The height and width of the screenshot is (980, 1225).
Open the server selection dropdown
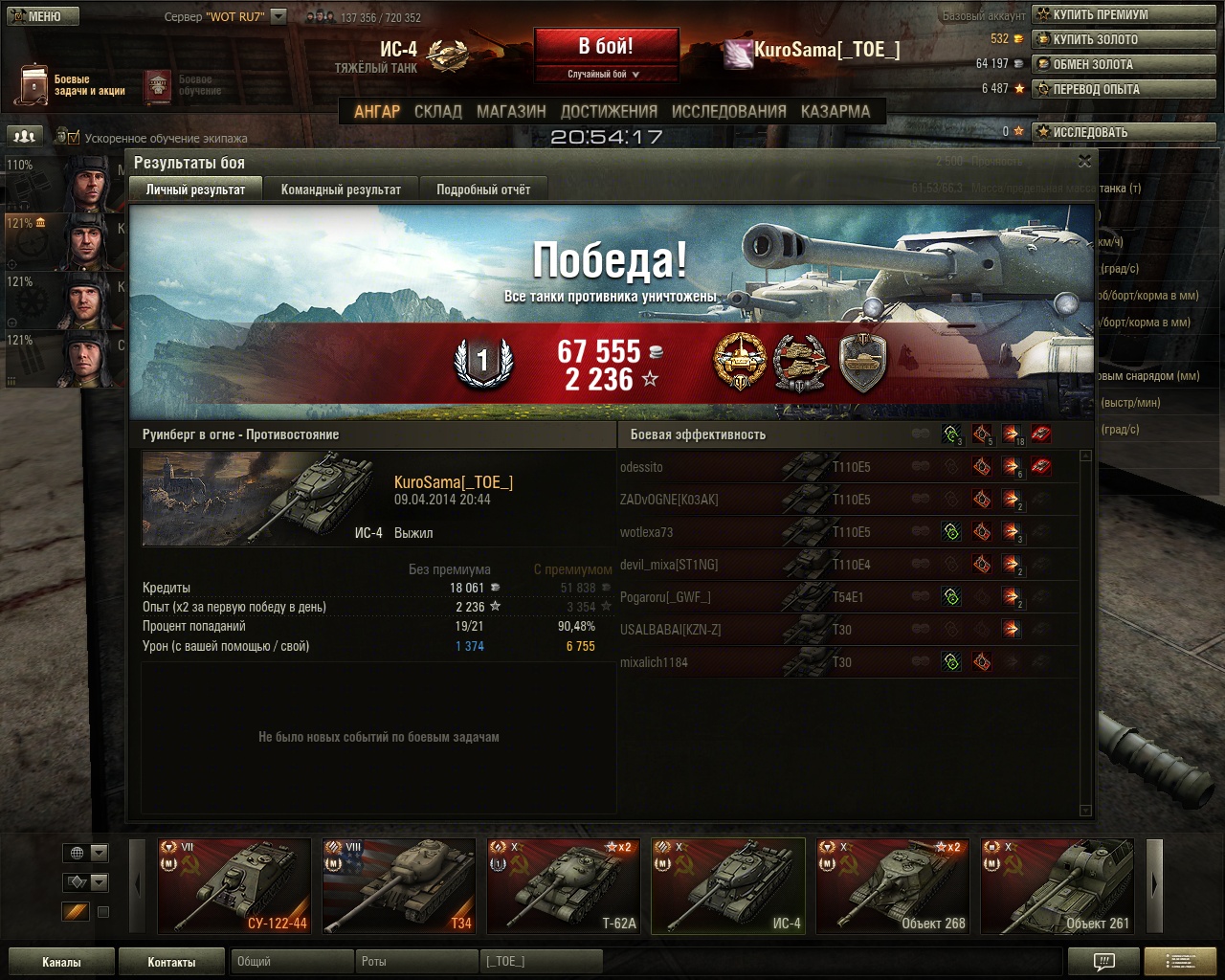pos(278,16)
